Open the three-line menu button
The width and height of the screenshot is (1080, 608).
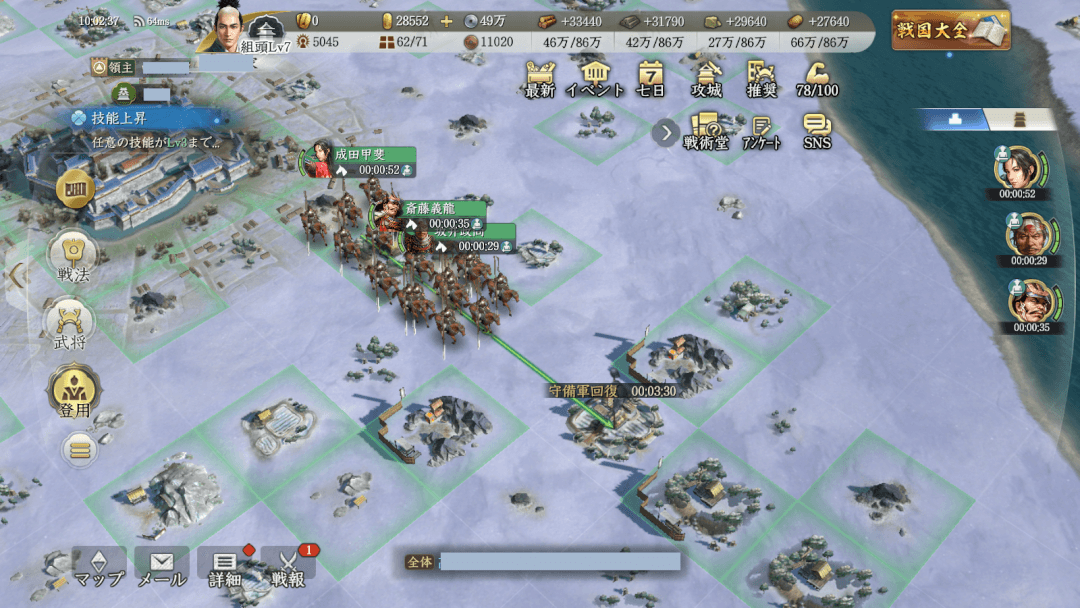click(x=80, y=449)
